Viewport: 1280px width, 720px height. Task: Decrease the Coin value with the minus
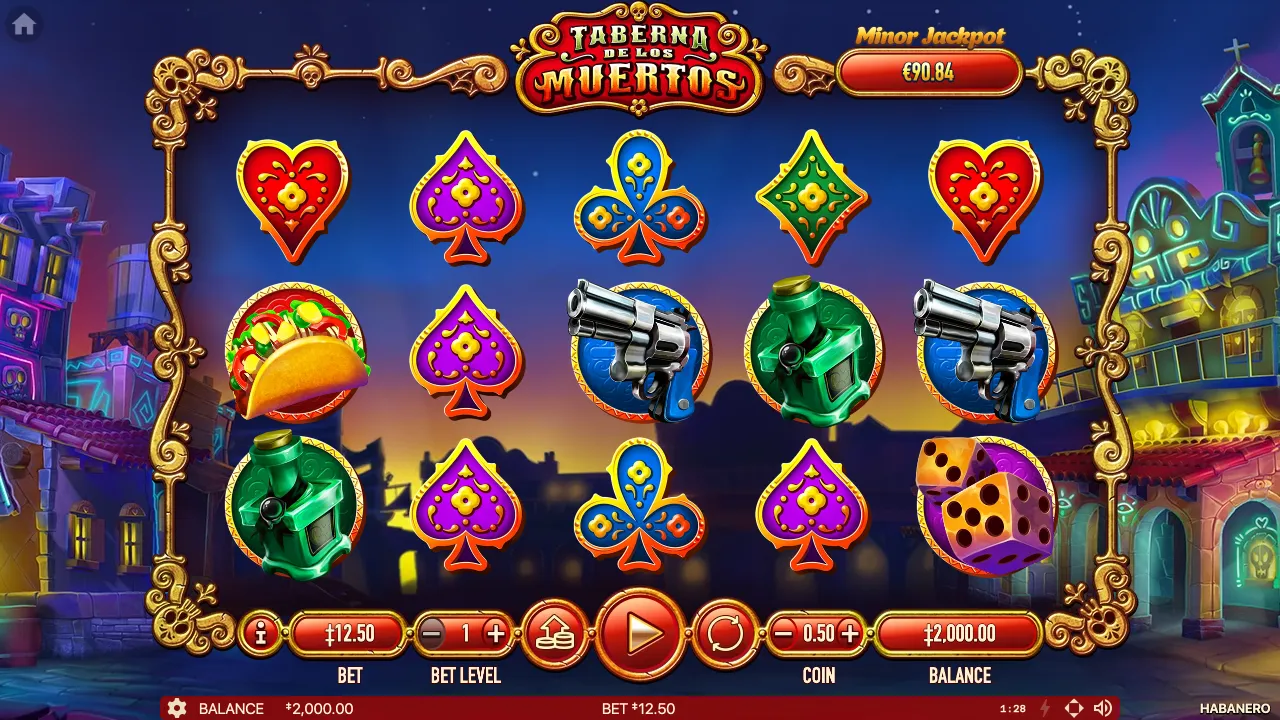(783, 632)
